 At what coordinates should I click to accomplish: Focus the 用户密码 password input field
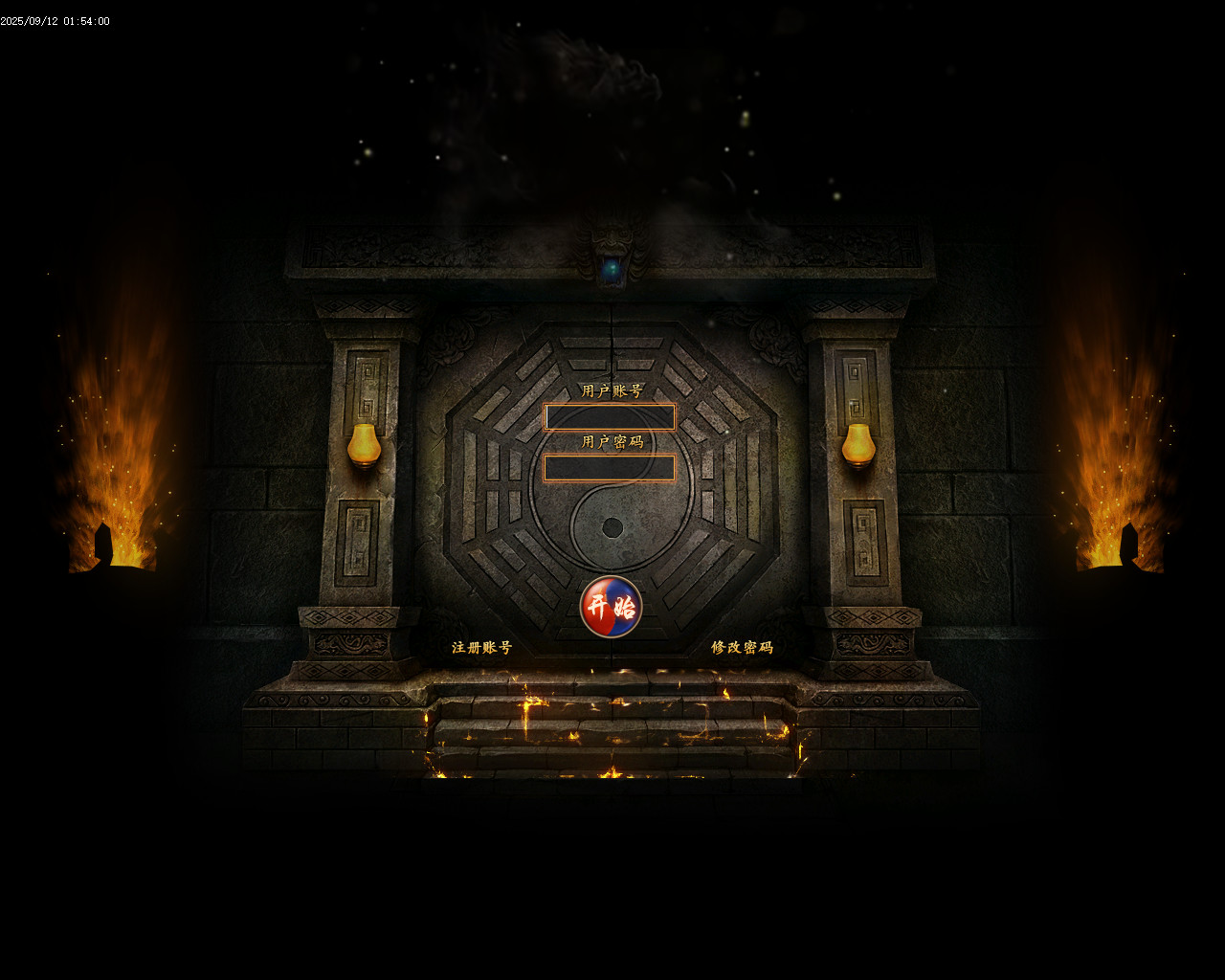[x=610, y=468]
